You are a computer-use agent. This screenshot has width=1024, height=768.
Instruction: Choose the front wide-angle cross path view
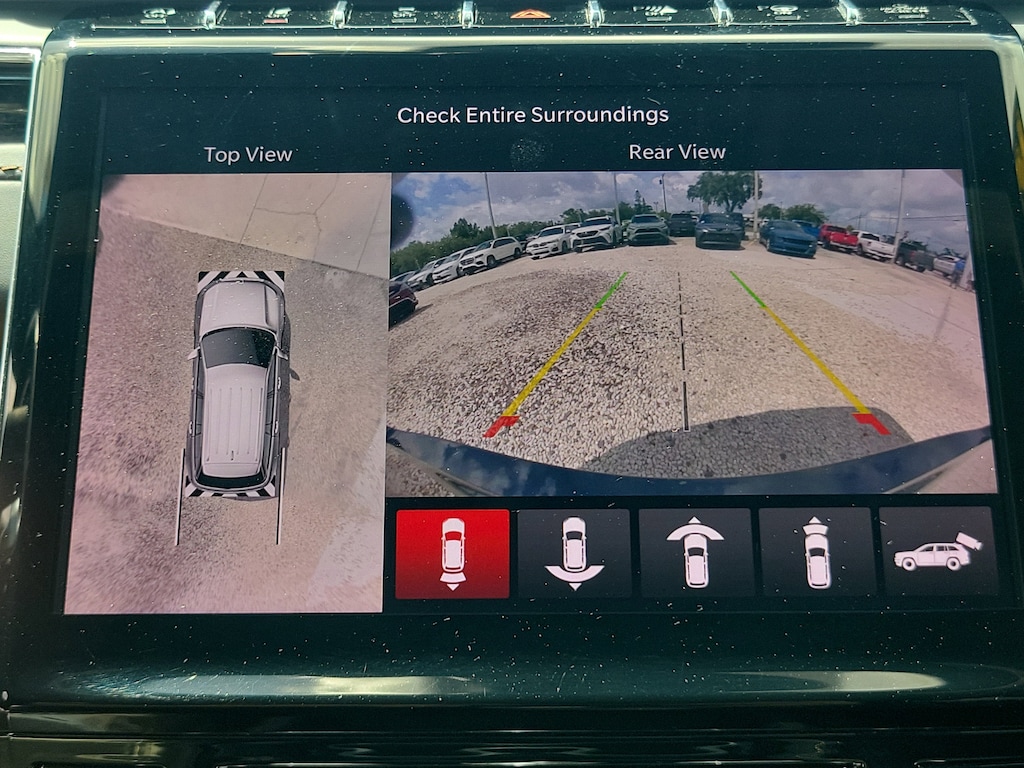(695, 554)
